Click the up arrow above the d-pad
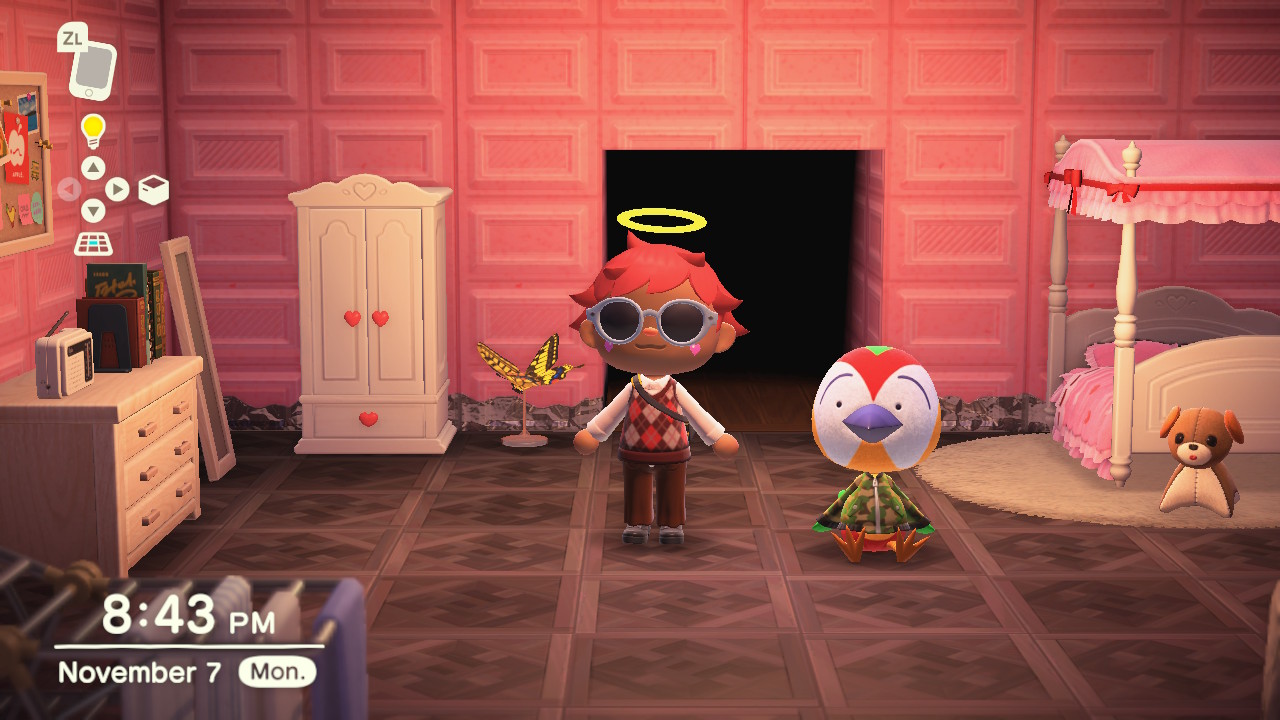Image resolution: width=1280 pixels, height=720 pixels. click(x=93, y=167)
